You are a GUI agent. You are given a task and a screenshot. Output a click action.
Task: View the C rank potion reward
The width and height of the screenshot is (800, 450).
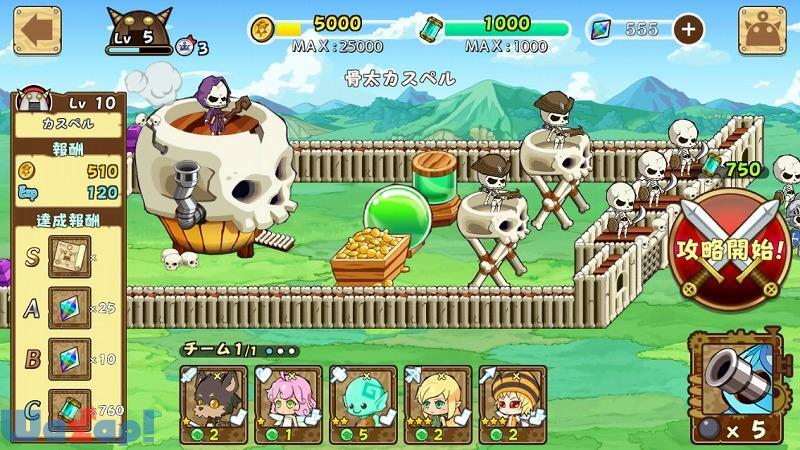71,408
